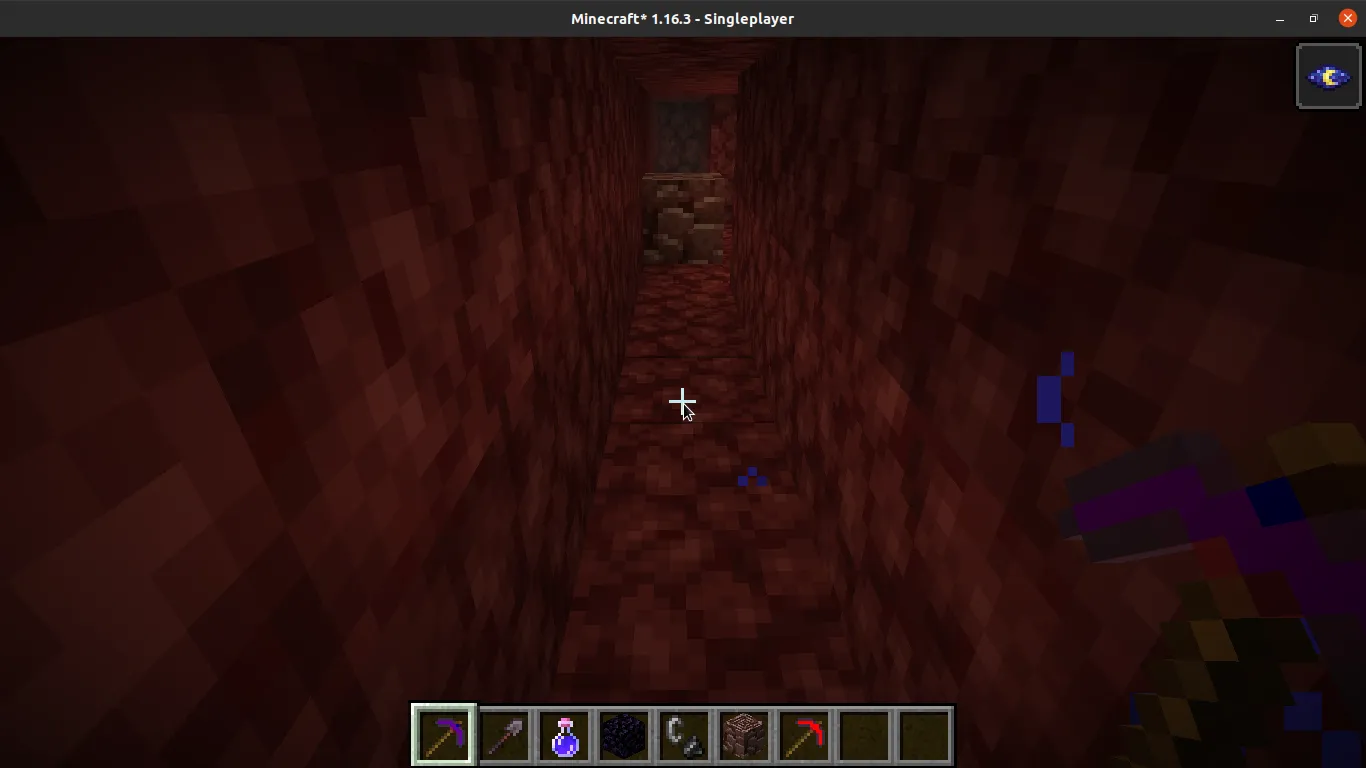Select the enchanted purple pickaxe in slot one
The image size is (1366, 768).
(x=443, y=735)
